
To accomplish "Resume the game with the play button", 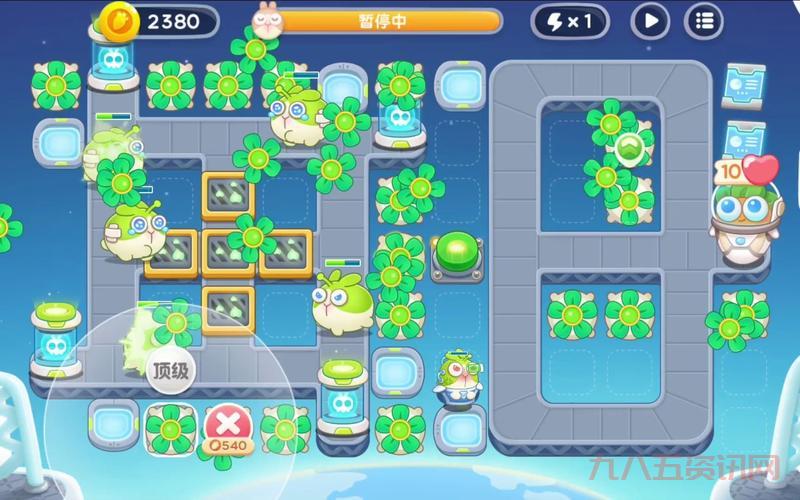I will click(650, 20).
